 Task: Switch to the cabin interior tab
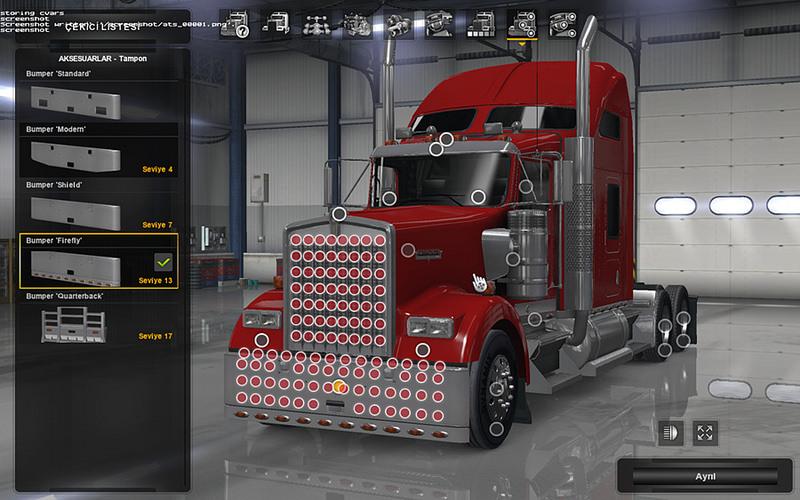437,22
